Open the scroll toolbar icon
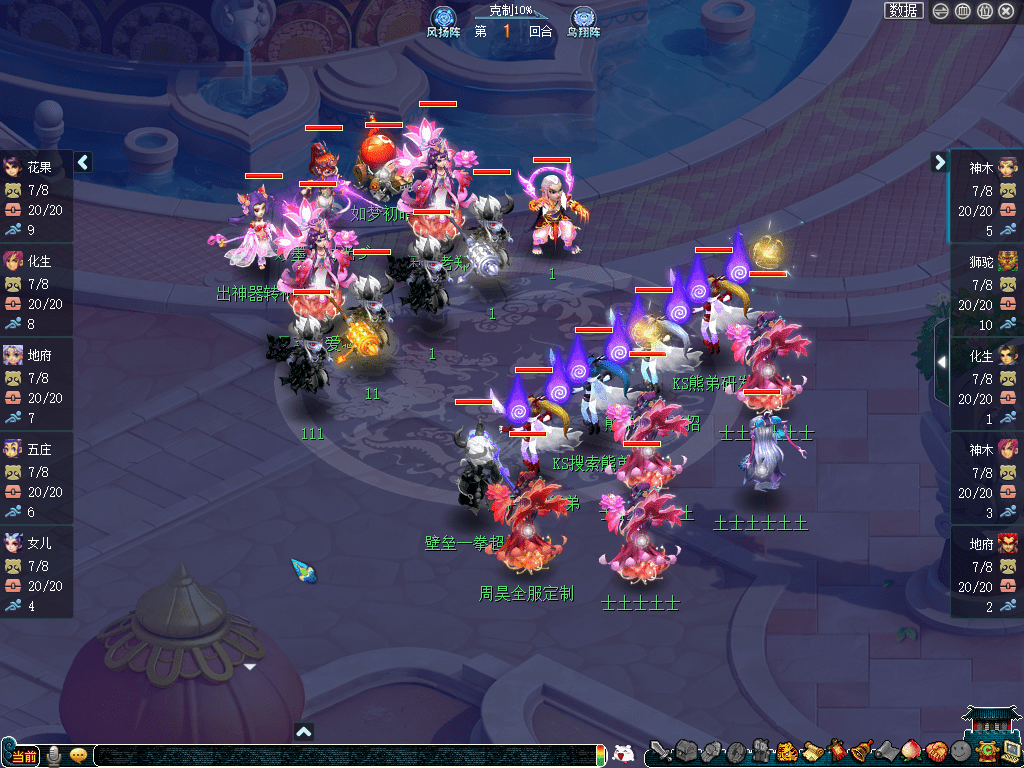Viewport: 1024px width, 768px height. [811, 750]
